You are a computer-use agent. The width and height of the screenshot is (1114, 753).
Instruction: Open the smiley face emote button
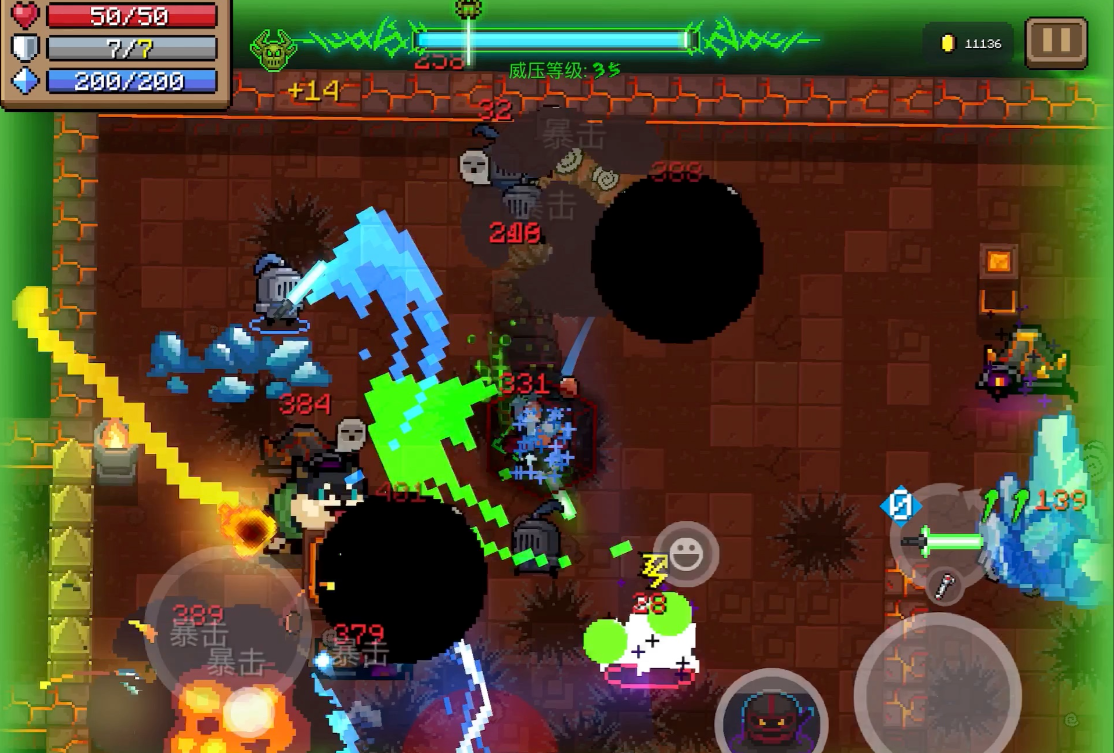(686, 553)
